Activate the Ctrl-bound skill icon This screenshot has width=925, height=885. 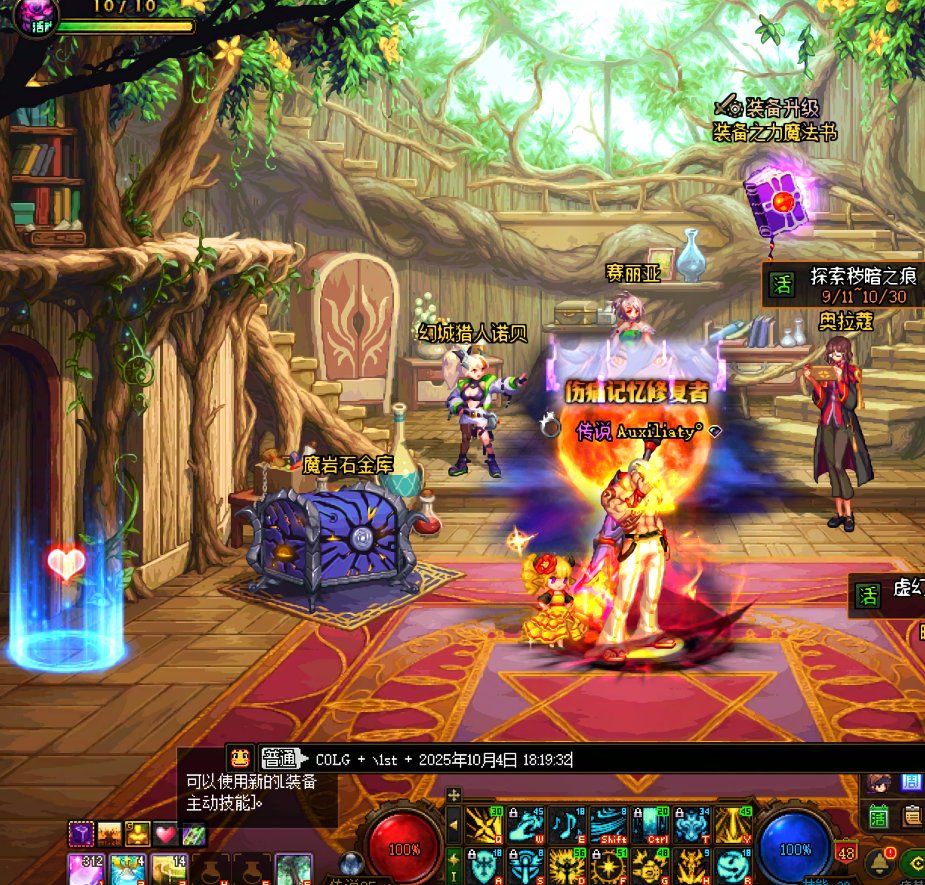(x=650, y=825)
